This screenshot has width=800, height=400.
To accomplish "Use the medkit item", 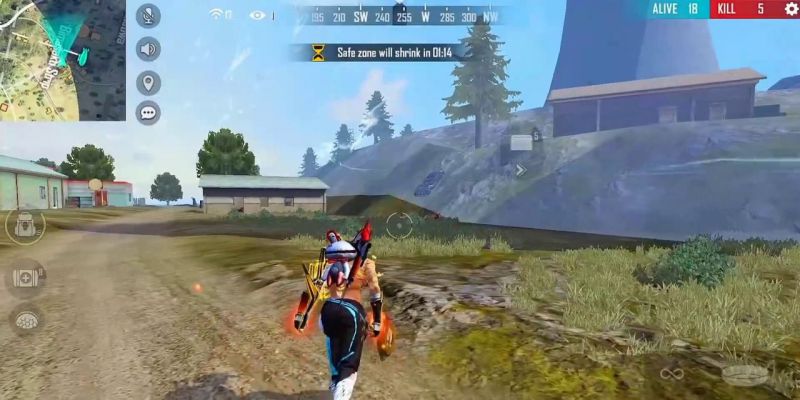I will (x=25, y=277).
